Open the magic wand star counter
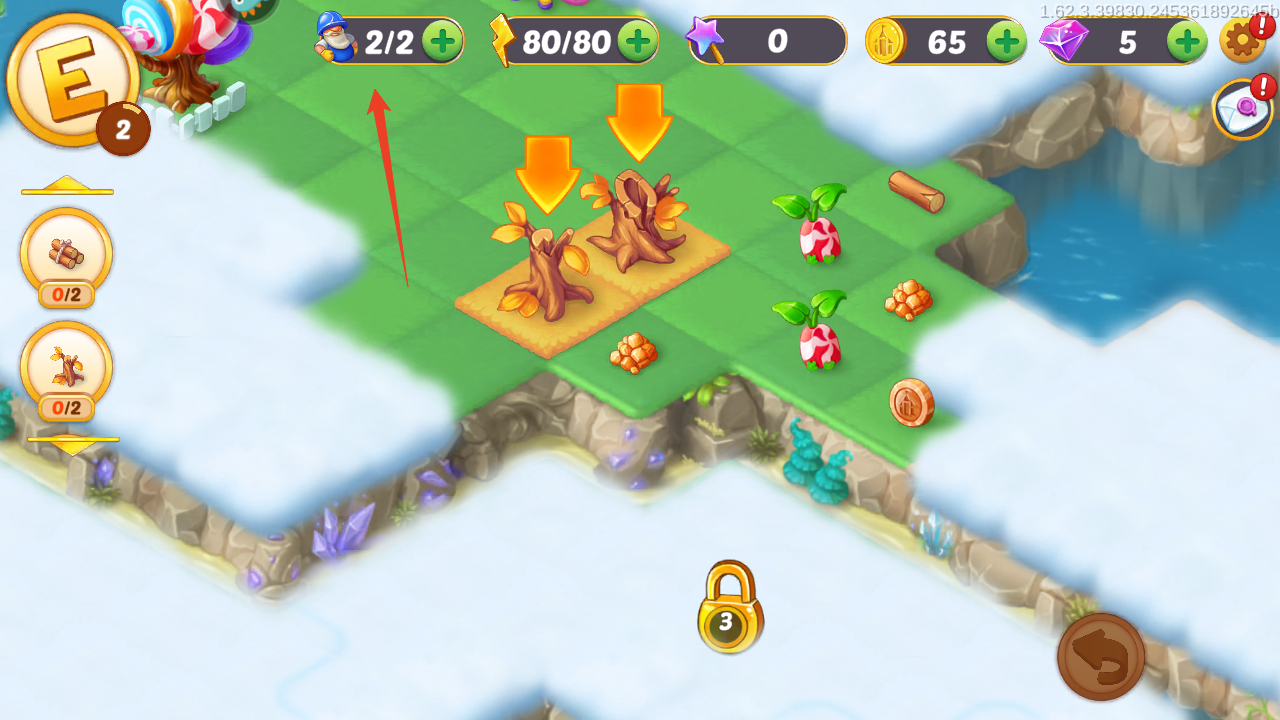The height and width of the screenshot is (720, 1280). pyautogui.click(x=766, y=41)
